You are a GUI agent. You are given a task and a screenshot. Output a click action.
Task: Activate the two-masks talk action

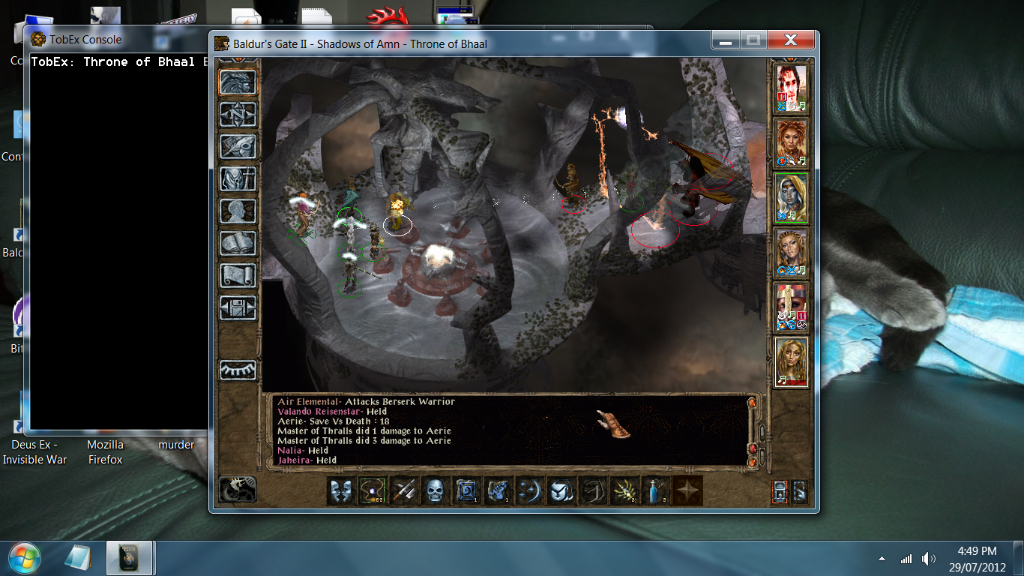[x=341, y=491]
